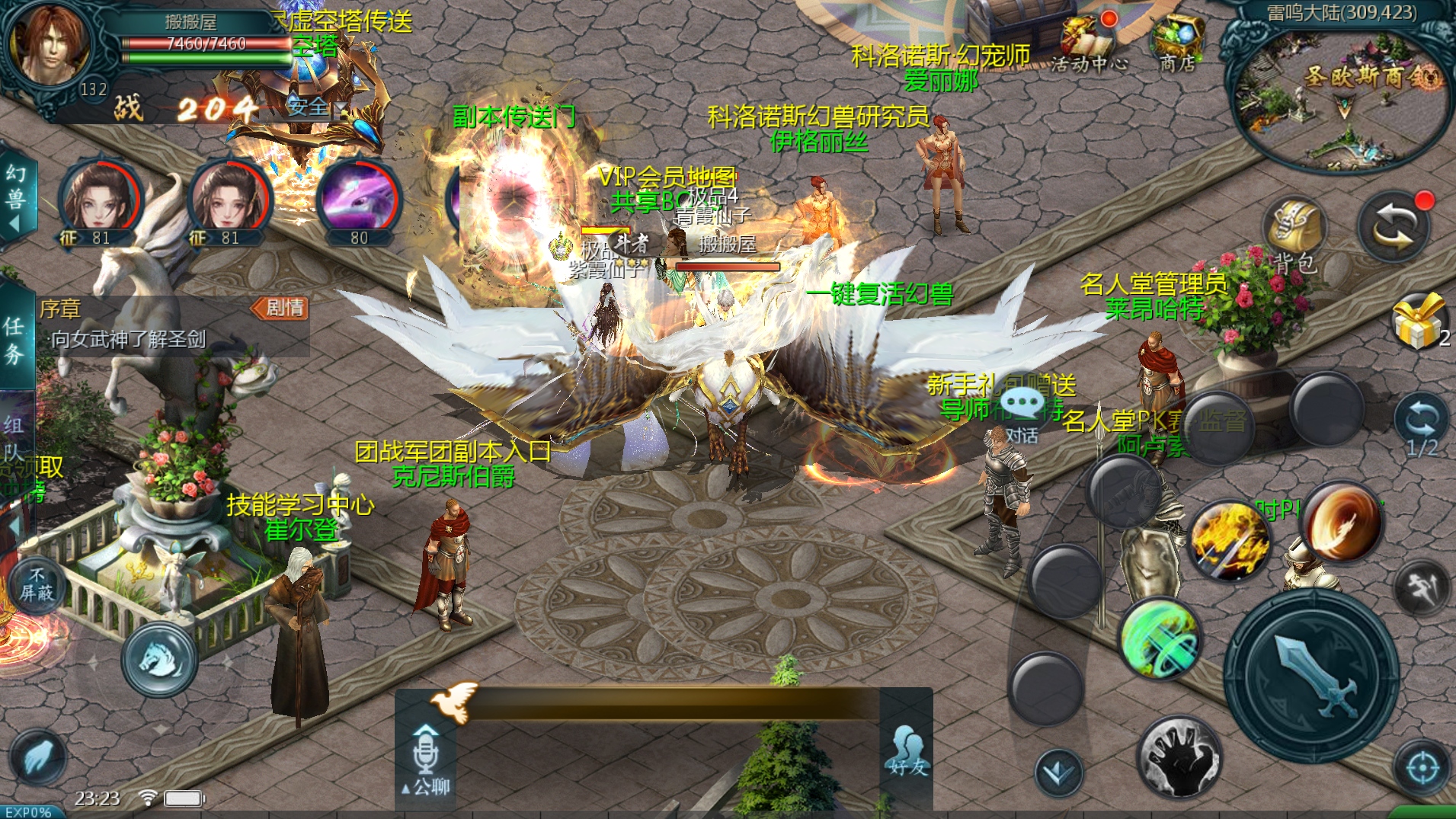Open the 商店 shop
This screenshot has height=819, width=1456.
1176,44
